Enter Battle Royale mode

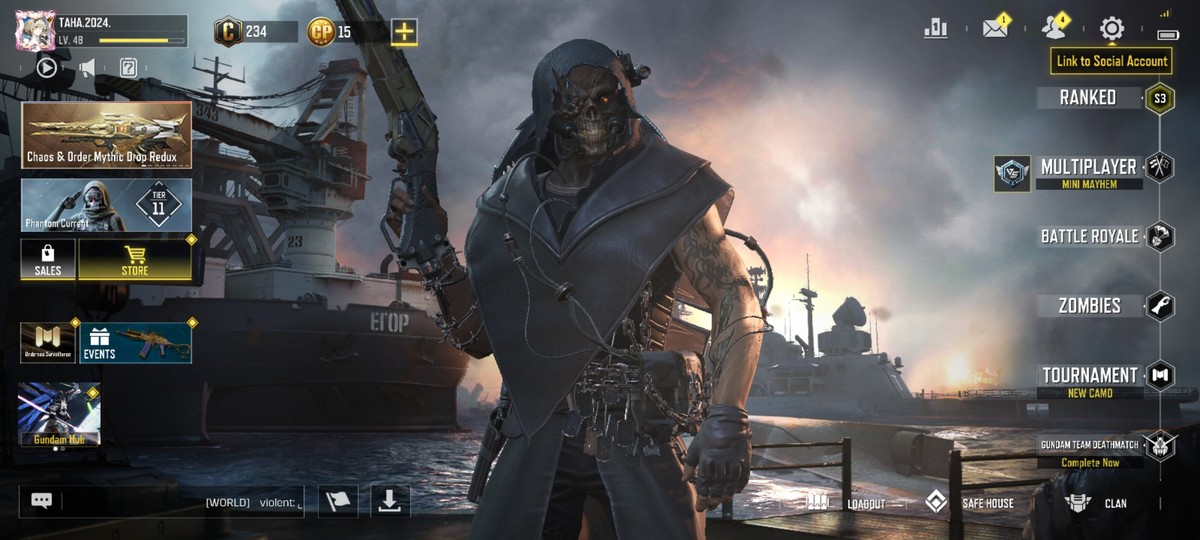coord(1090,236)
